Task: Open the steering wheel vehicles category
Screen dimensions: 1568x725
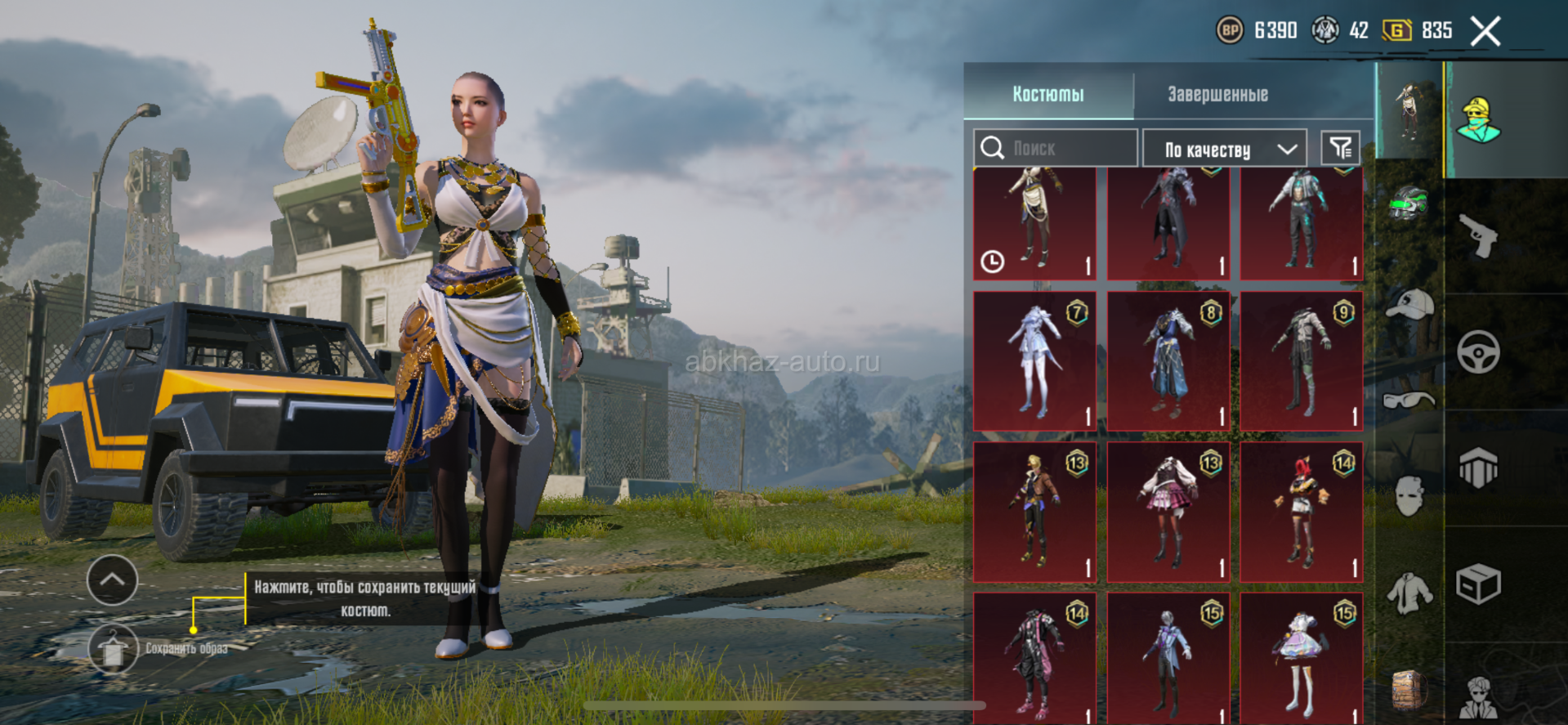Action: (1479, 352)
